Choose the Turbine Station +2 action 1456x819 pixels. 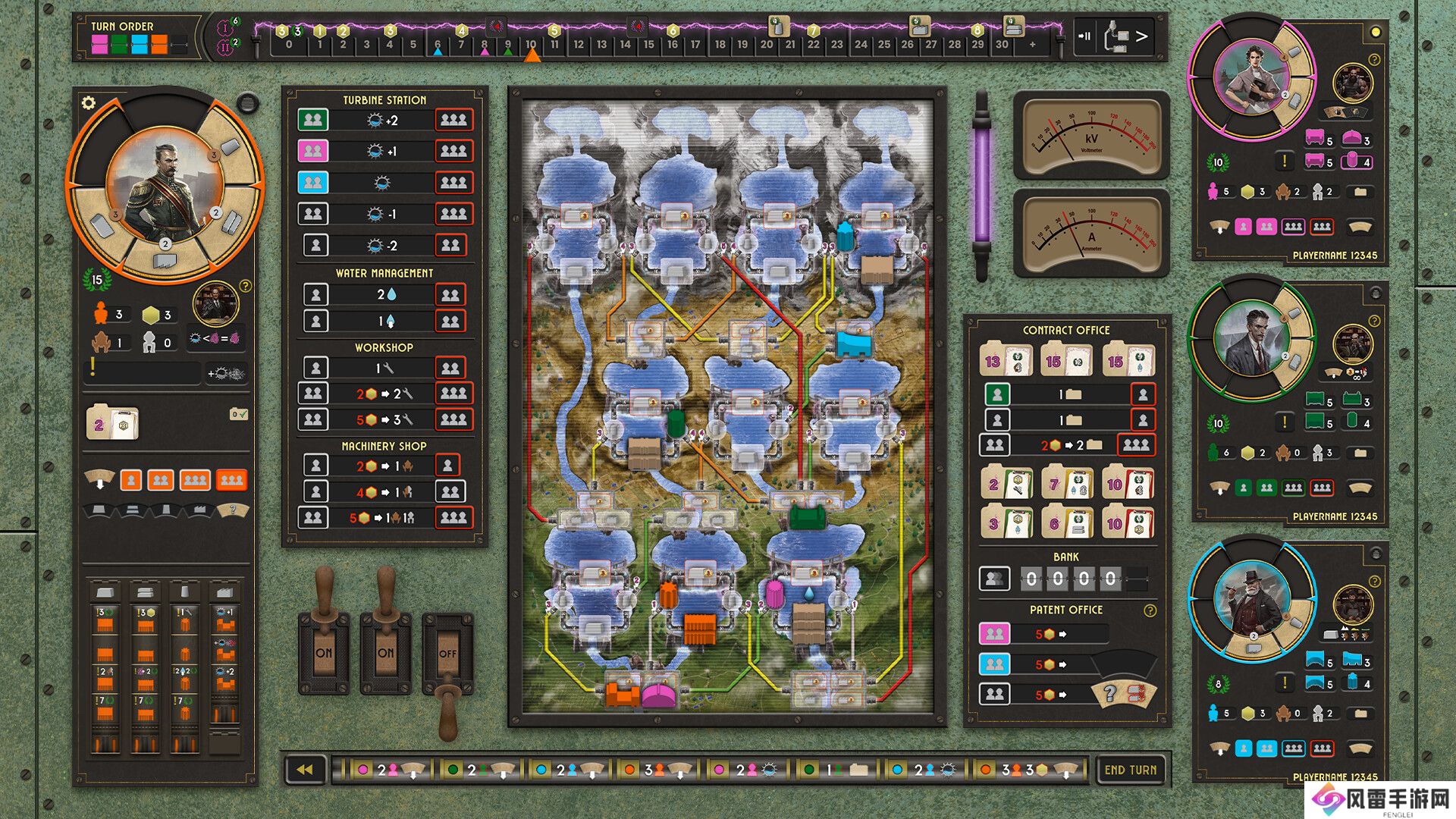tap(384, 120)
